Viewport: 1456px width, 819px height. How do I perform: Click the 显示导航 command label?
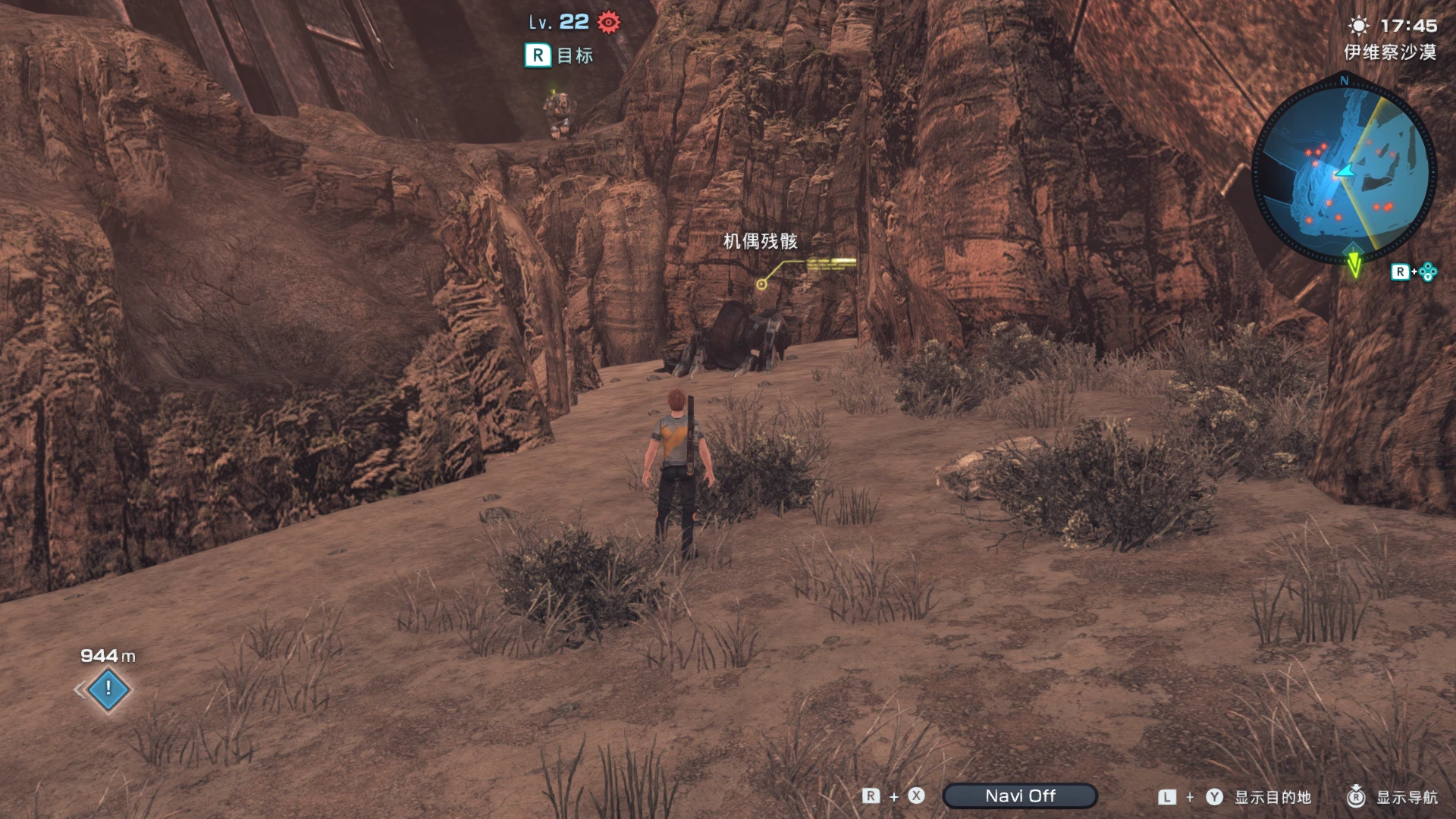(1406, 797)
